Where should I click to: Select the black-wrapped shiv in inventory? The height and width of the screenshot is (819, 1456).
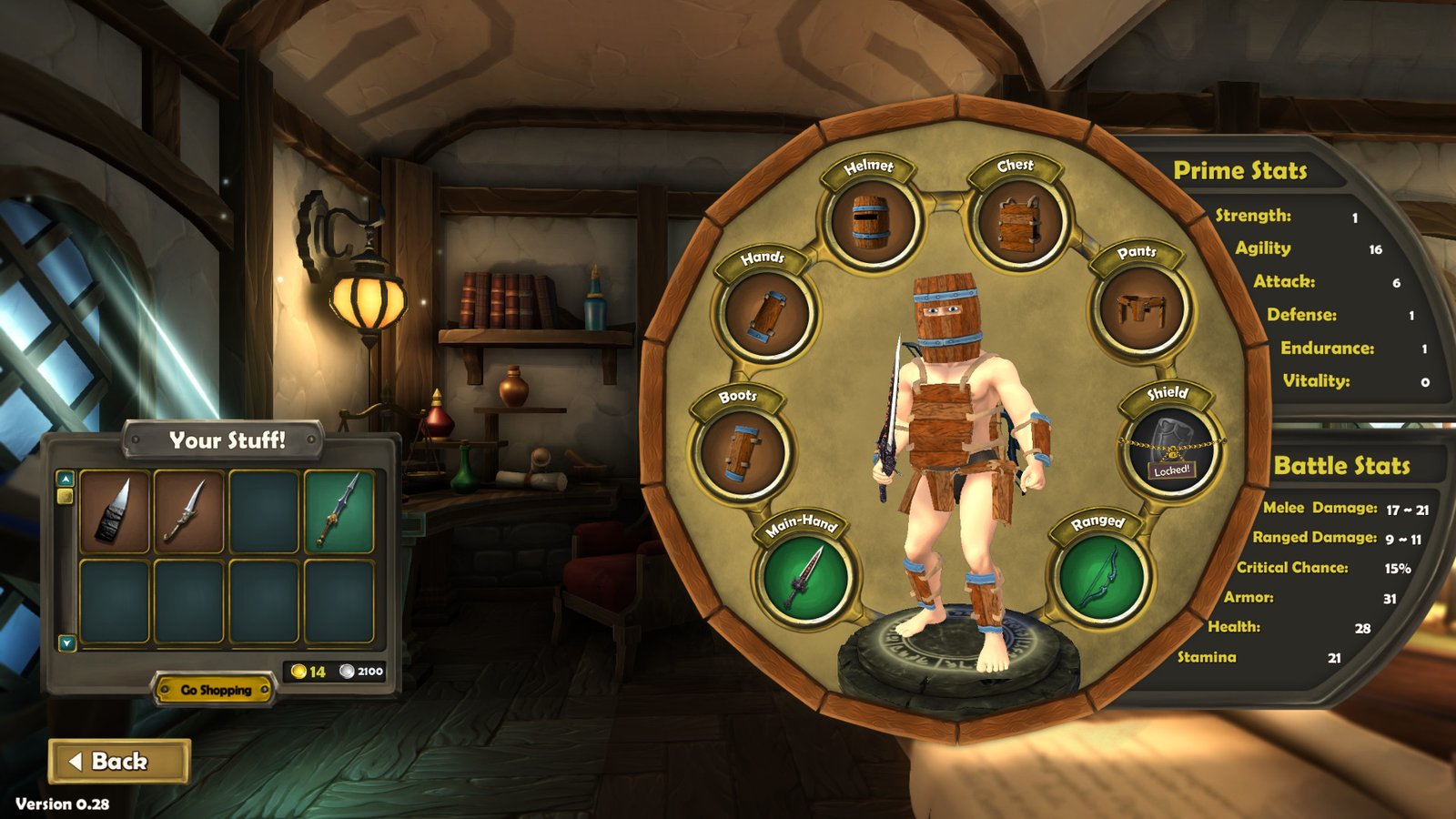point(115,511)
